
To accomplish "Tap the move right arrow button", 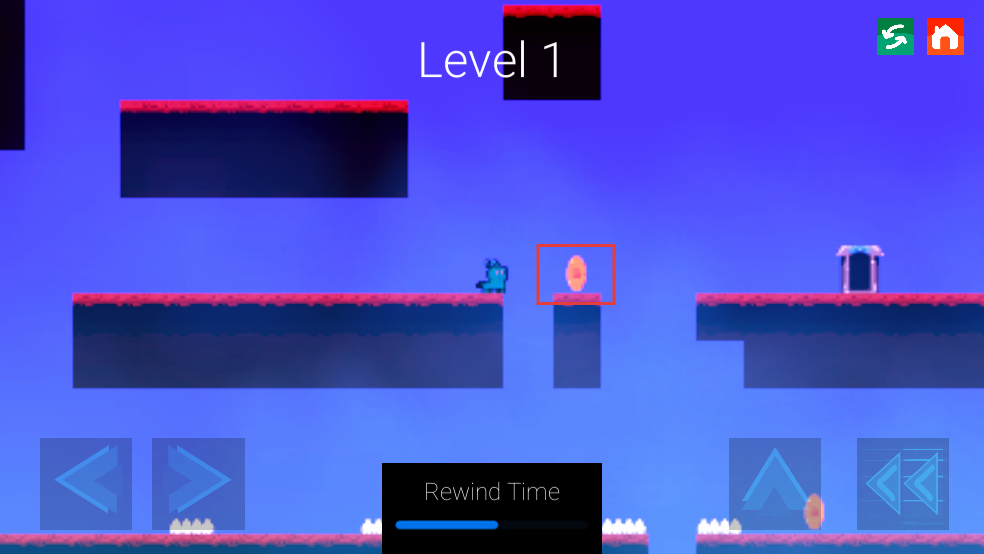I will 198,484.
